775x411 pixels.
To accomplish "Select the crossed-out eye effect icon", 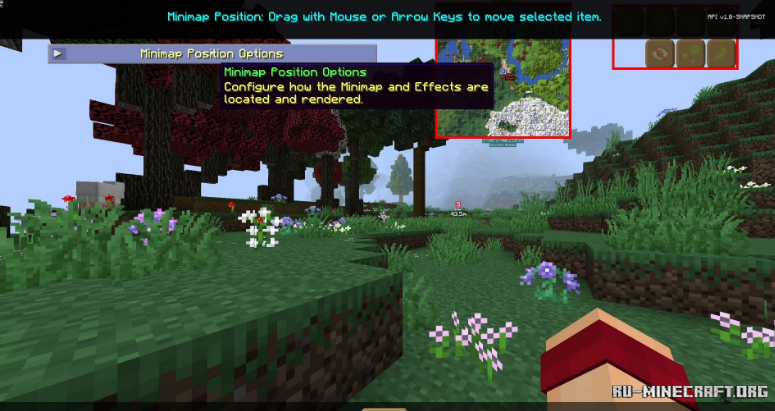I will pos(659,52).
